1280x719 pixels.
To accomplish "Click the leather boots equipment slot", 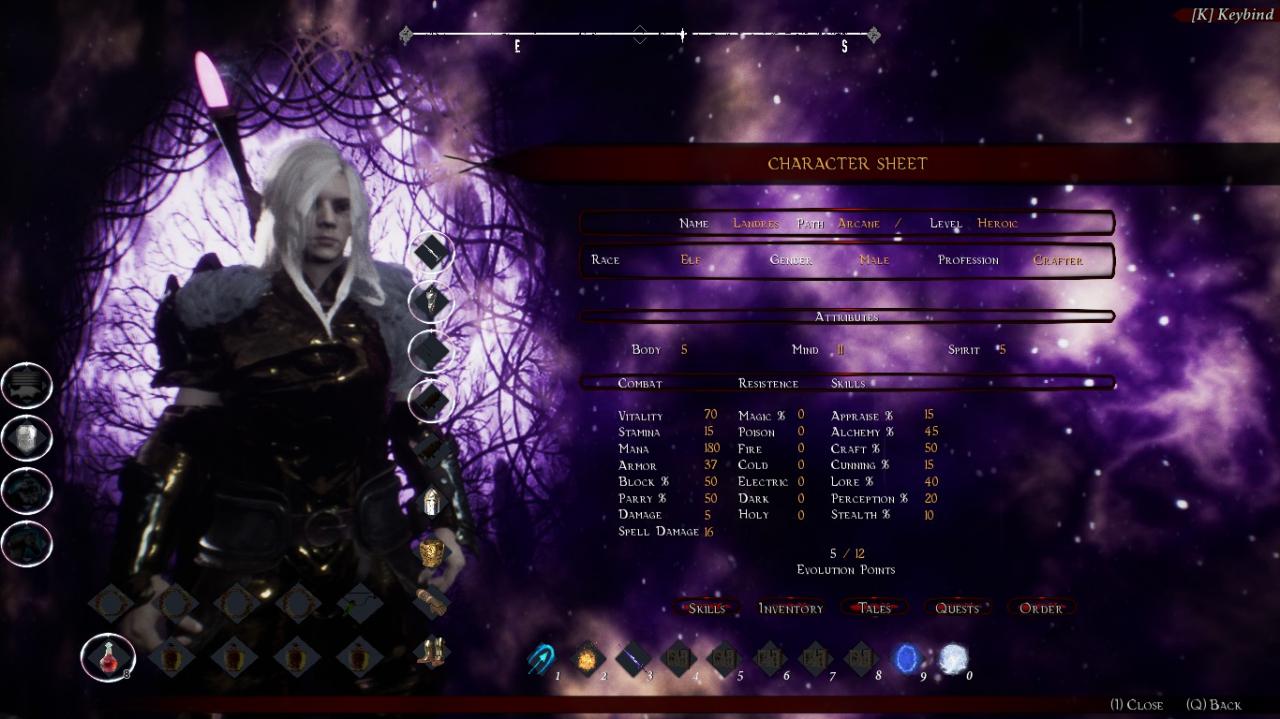I will click(432, 652).
